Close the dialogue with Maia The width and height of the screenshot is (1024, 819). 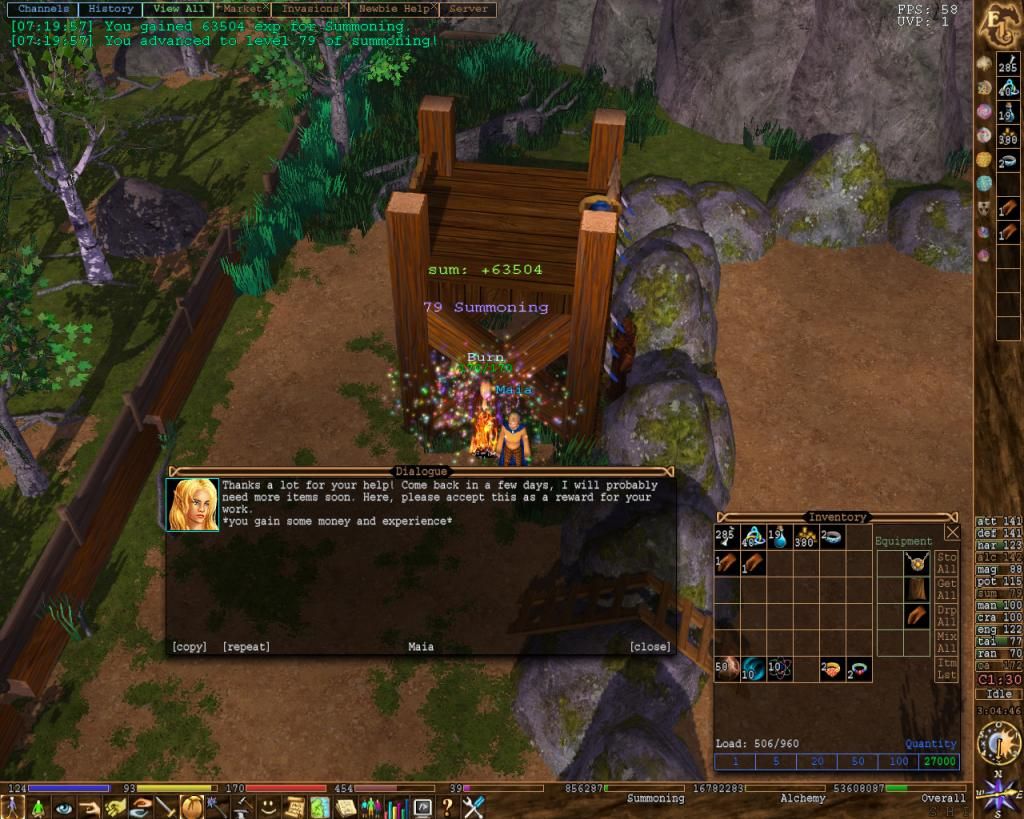650,647
